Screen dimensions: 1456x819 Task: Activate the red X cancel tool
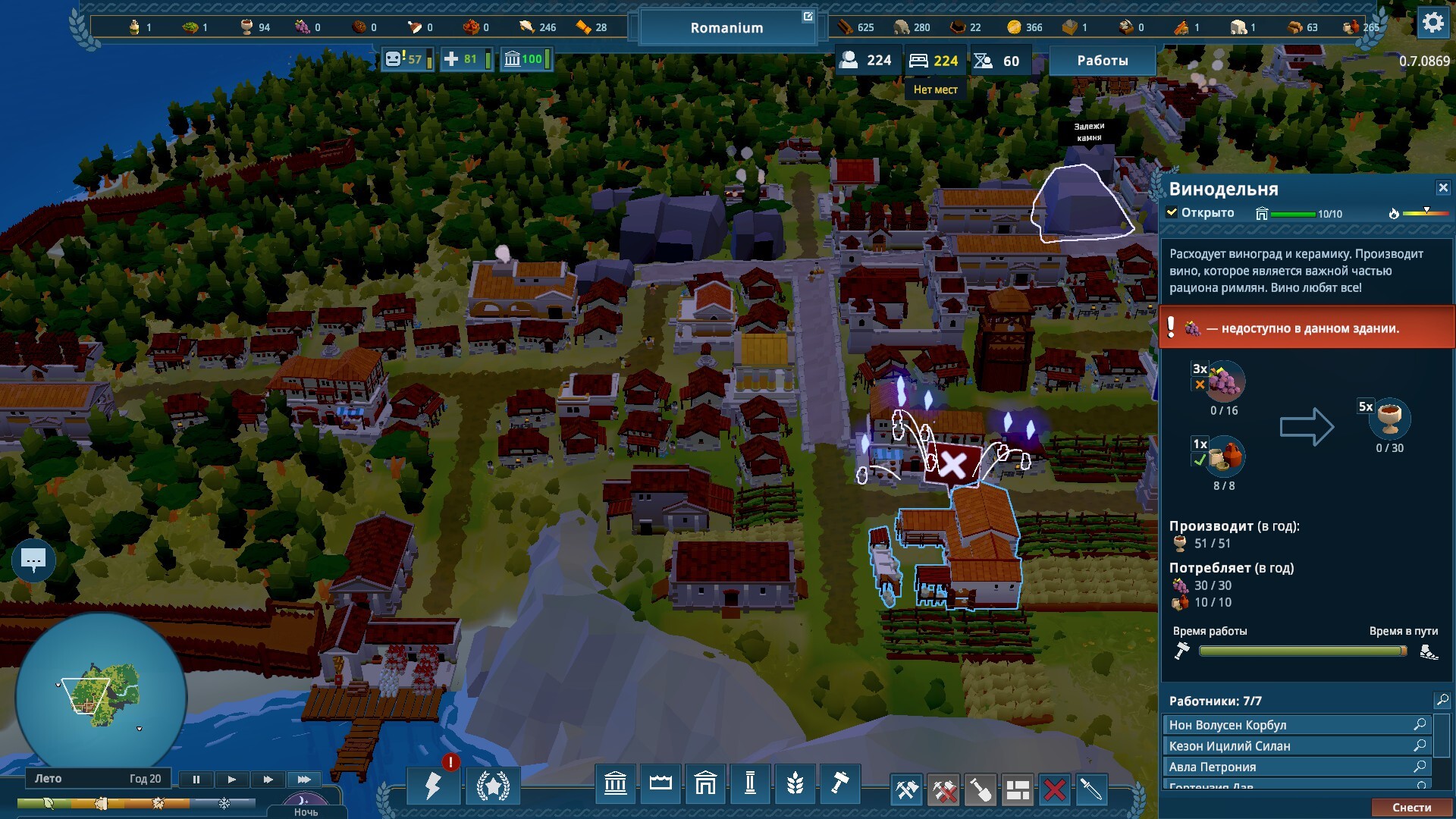point(1054,790)
